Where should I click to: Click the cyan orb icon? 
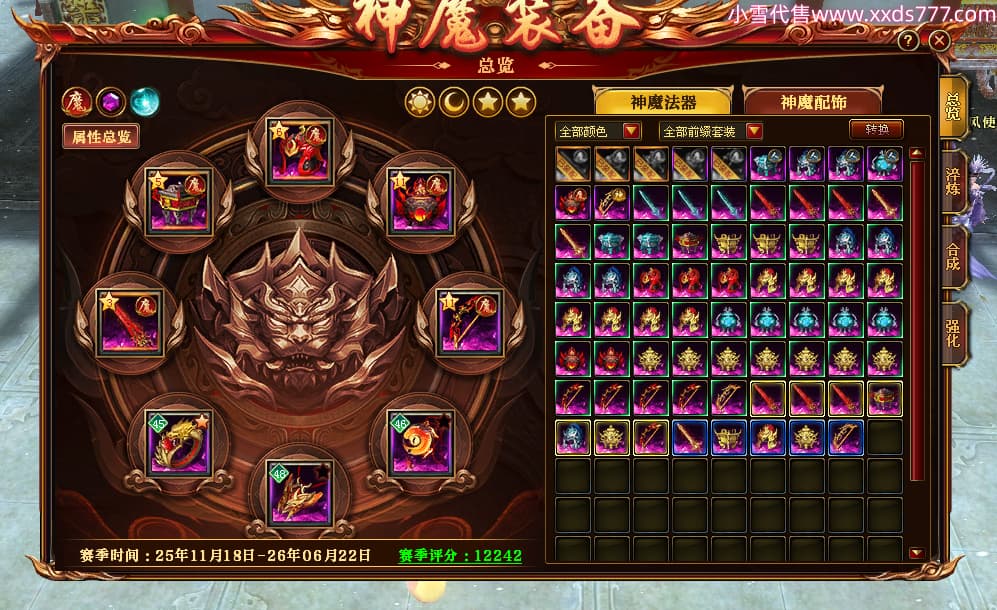[145, 101]
